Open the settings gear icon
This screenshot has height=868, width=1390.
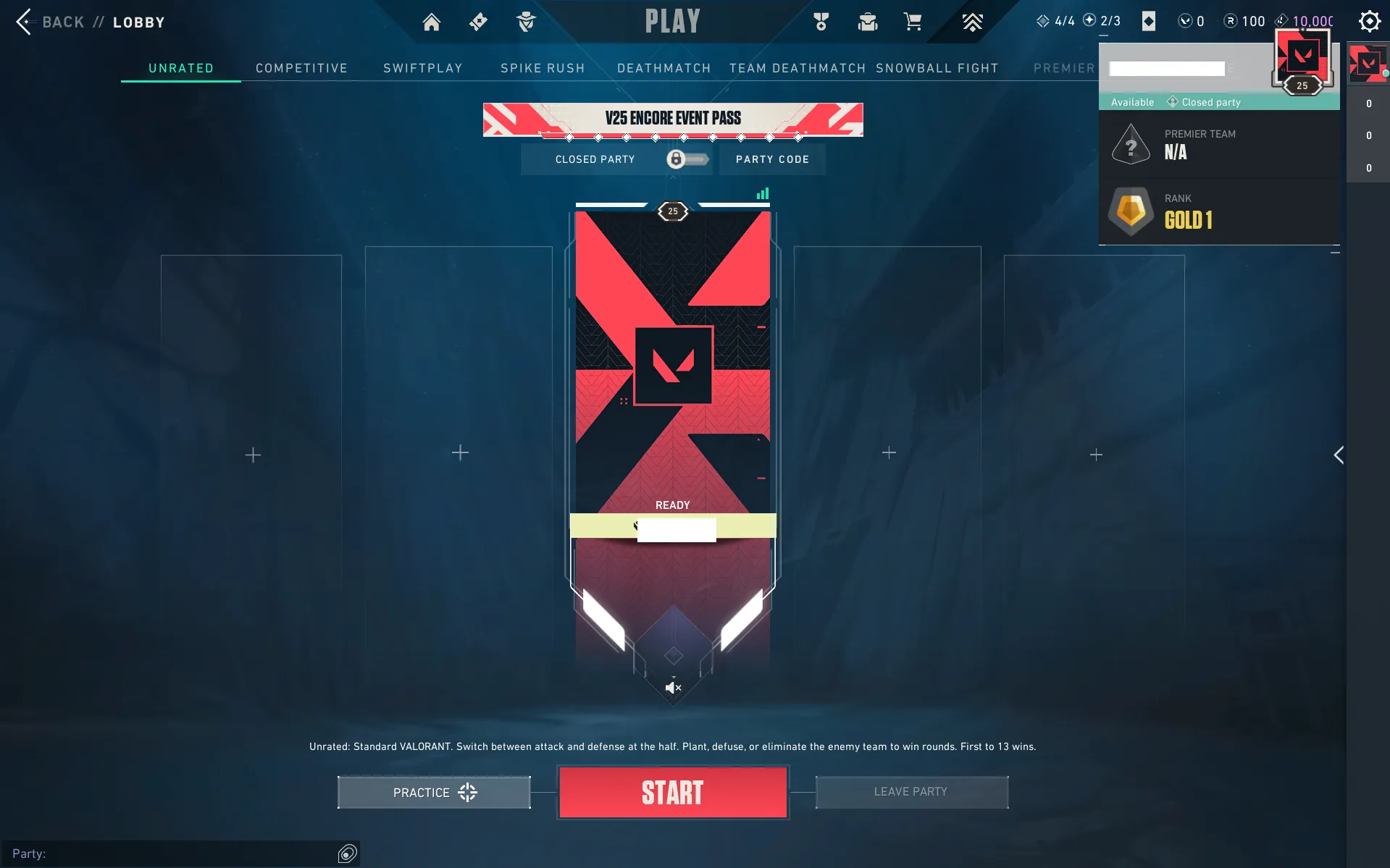(x=1369, y=21)
